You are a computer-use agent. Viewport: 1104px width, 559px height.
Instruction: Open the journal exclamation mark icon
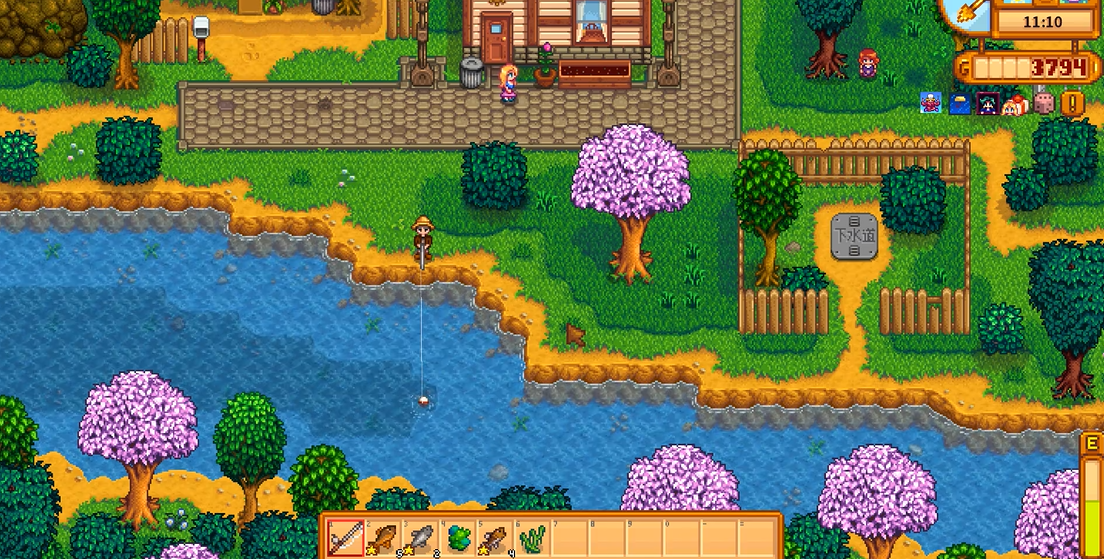click(x=1073, y=103)
